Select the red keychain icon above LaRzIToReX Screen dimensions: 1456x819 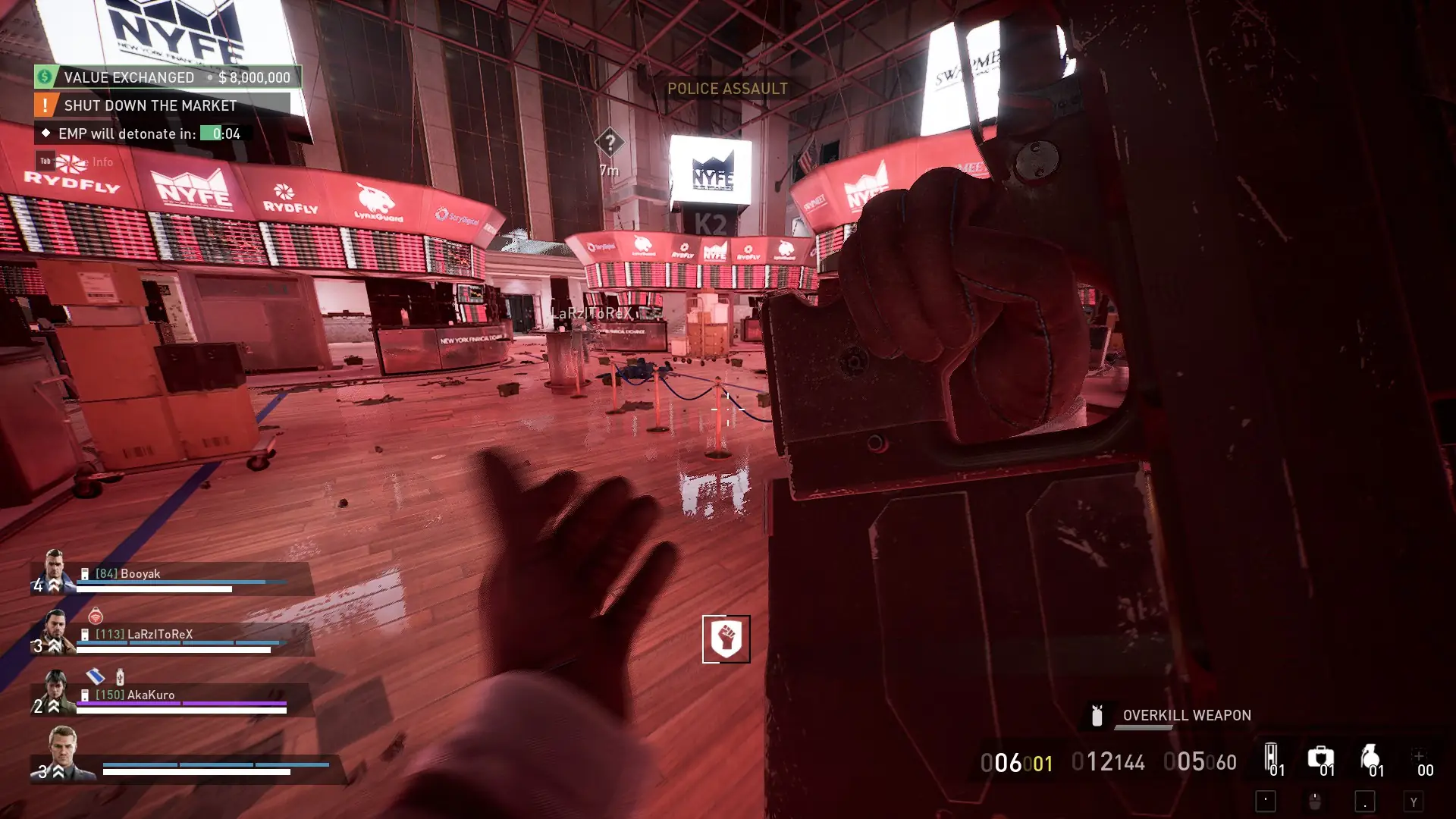point(96,617)
